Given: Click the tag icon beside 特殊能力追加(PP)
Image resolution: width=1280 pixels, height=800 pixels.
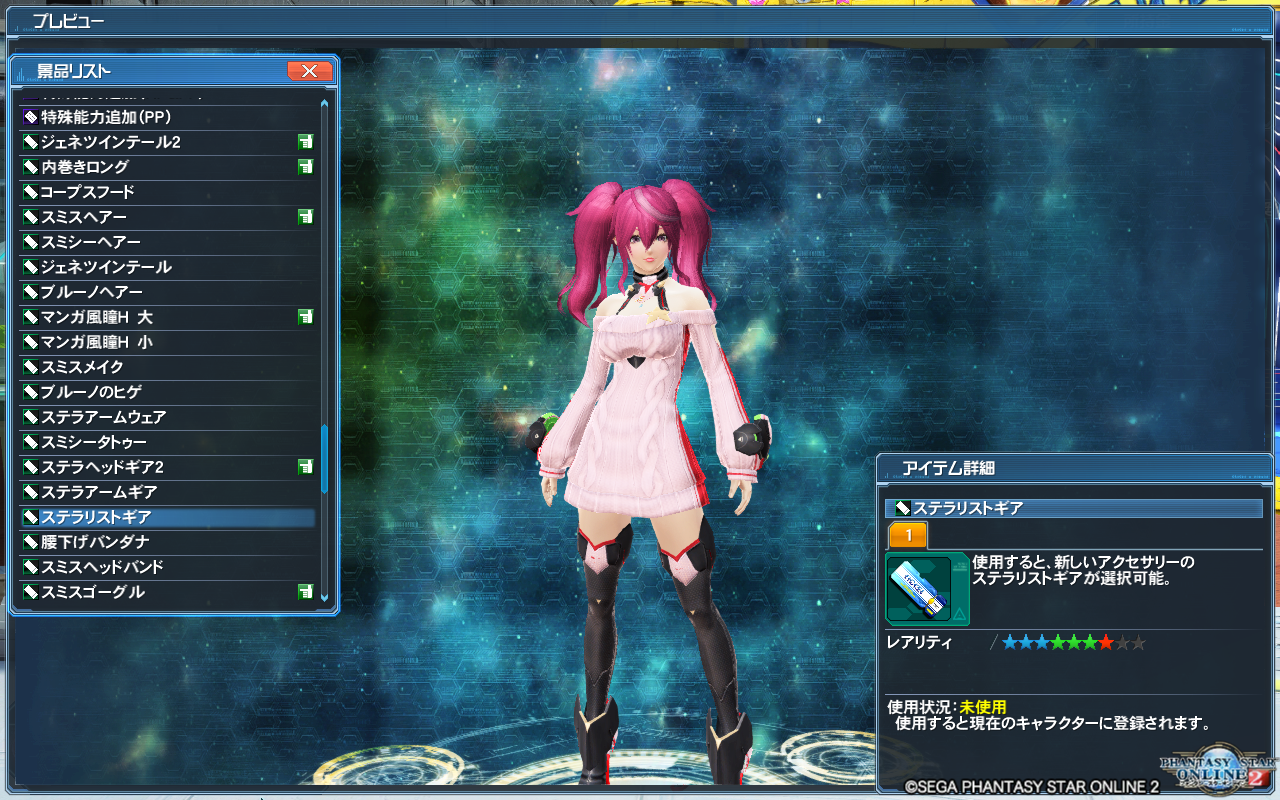Looking at the screenshot, I should (x=30, y=117).
